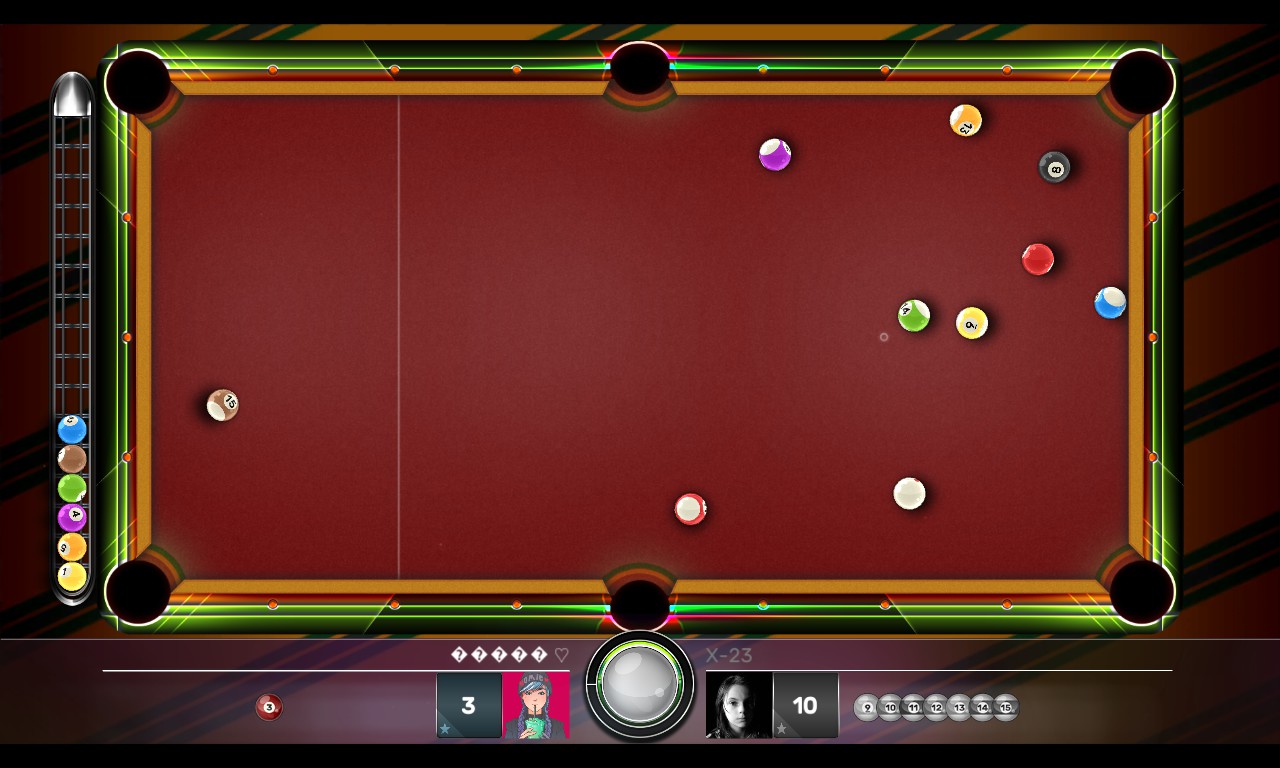Select the 11 ball in the remaining balls row
The width and height of the screenshot is (1280, 768).
coord(914,707)
